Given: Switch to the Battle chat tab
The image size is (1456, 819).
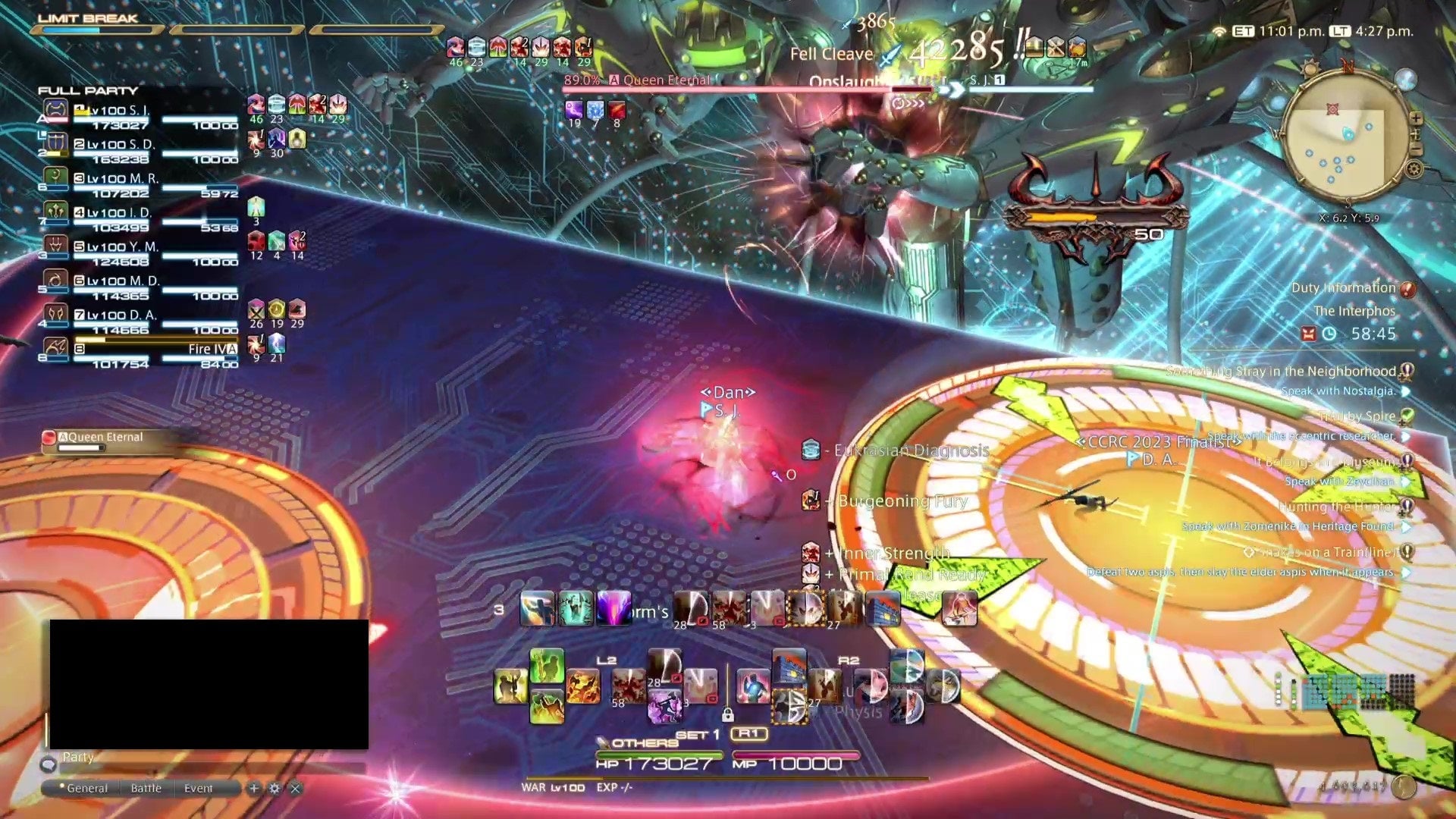Looking at the screenshot, I should pos(146,788).
